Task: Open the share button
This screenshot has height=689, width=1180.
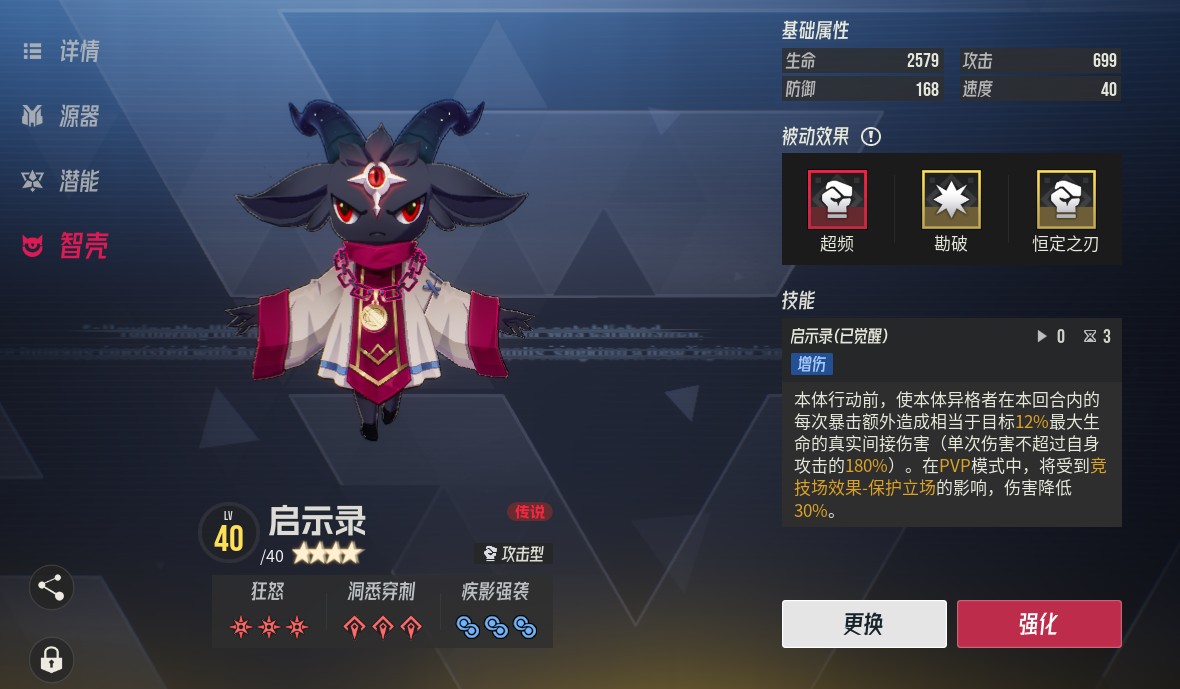Action: 51,588
